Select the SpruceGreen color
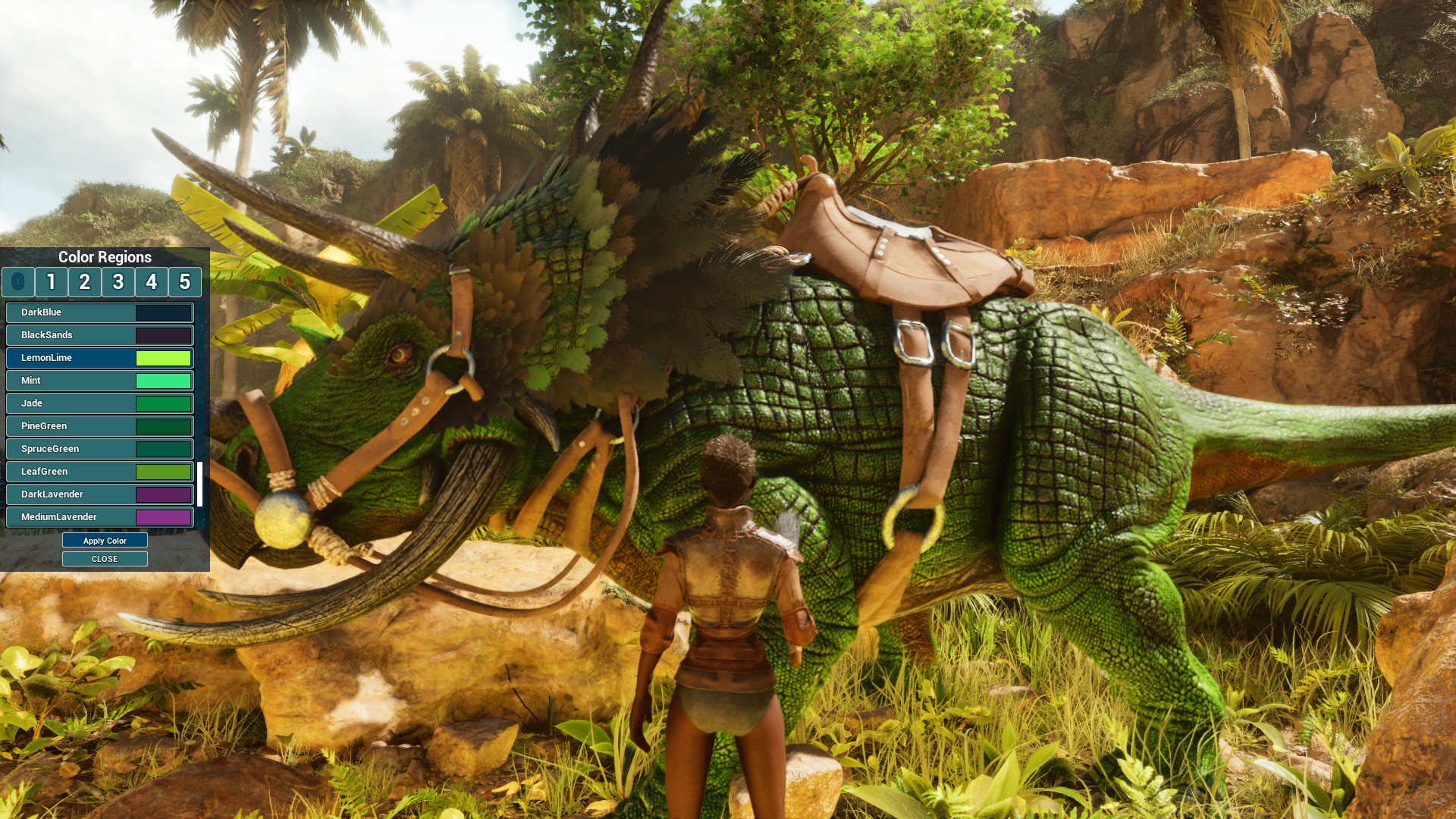 tap(100, 449)
